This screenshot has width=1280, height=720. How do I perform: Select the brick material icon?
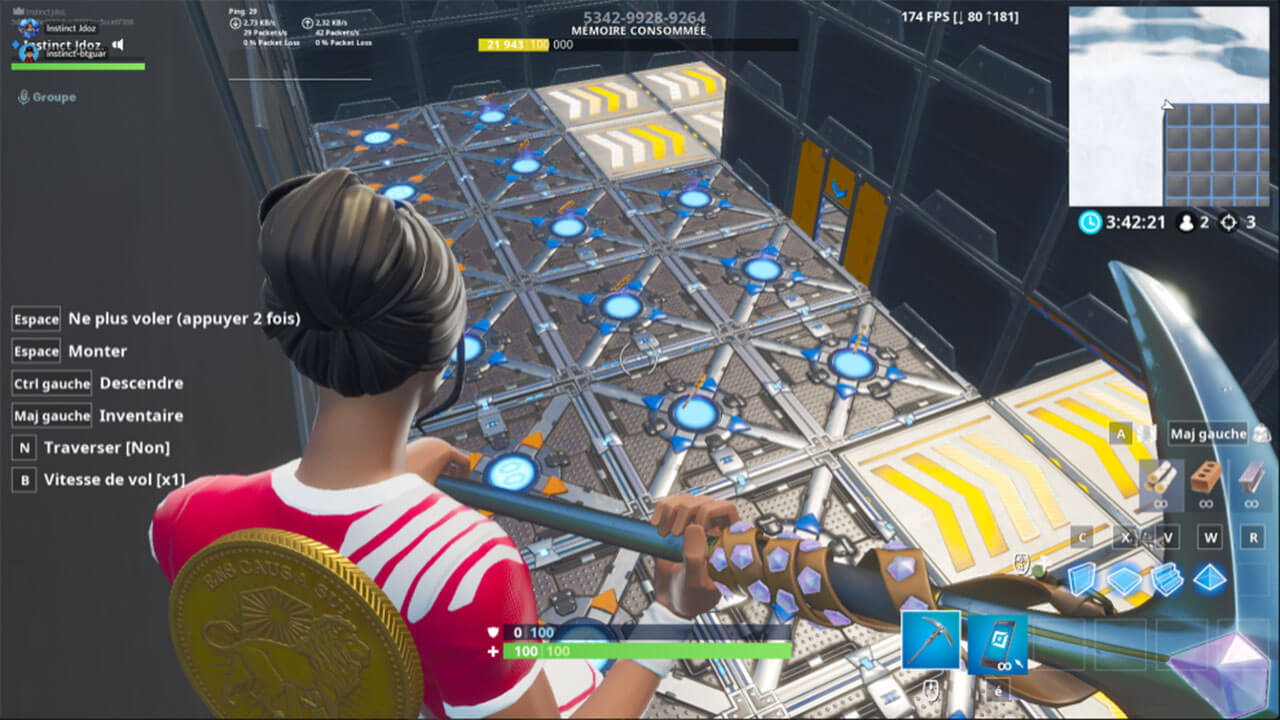[1207, 478]
